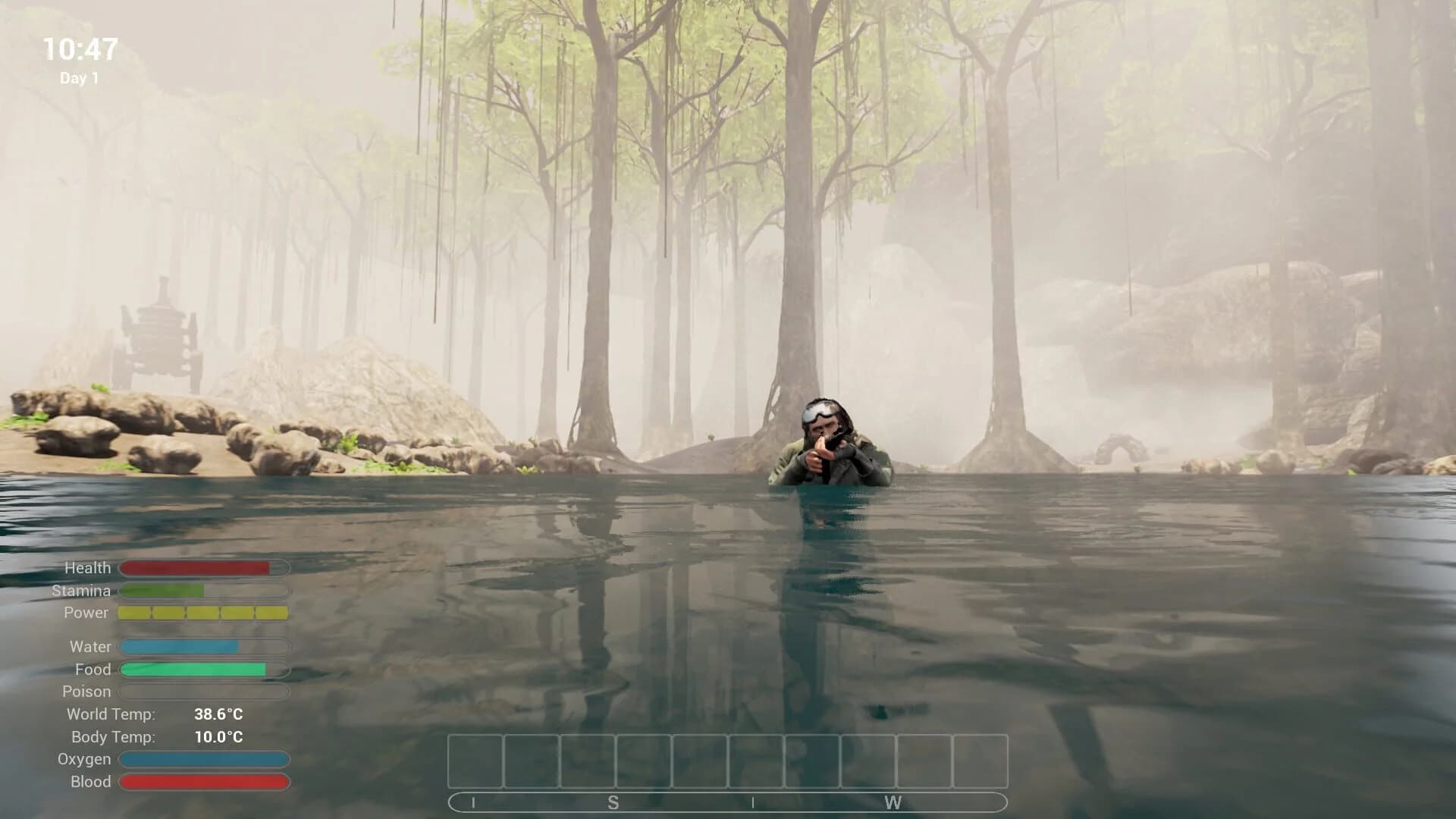Click the Health bar icon
Image resolution: width=1456 pixels, height=819 pixels.
pyautogui.click(x=205, y=567)
